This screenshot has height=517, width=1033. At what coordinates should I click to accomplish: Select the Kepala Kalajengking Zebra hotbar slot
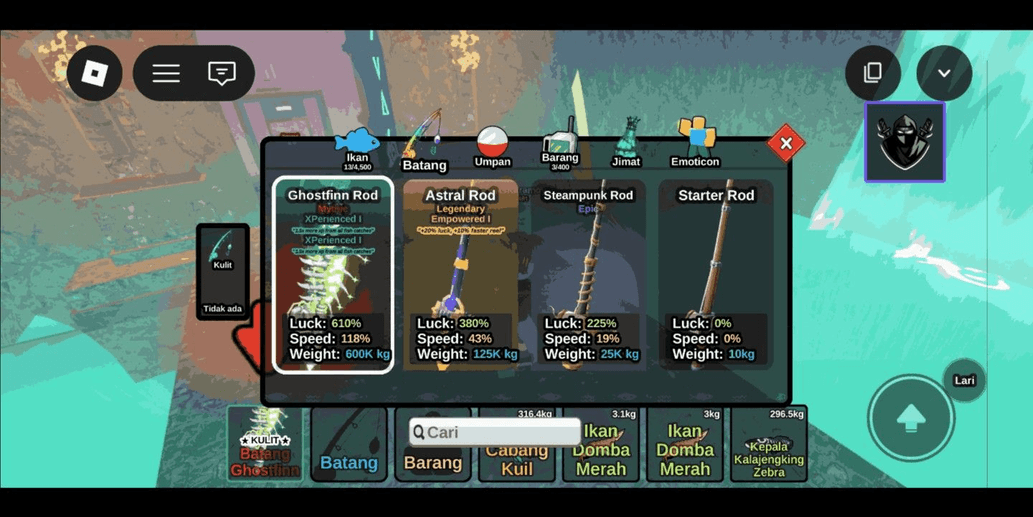pyautogui.click(x=769, y=444)
